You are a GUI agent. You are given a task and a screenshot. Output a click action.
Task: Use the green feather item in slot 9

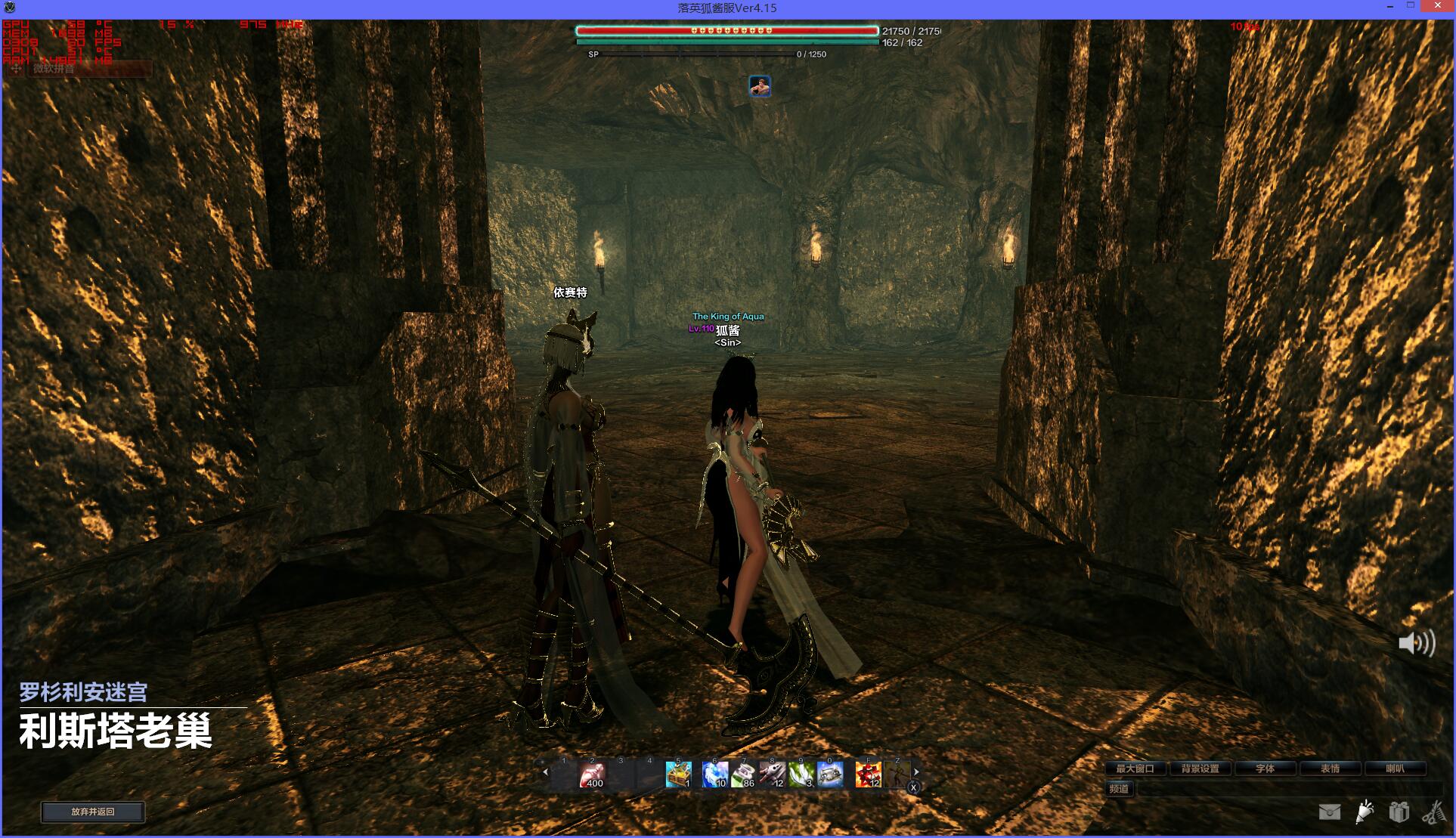(801, 775)
